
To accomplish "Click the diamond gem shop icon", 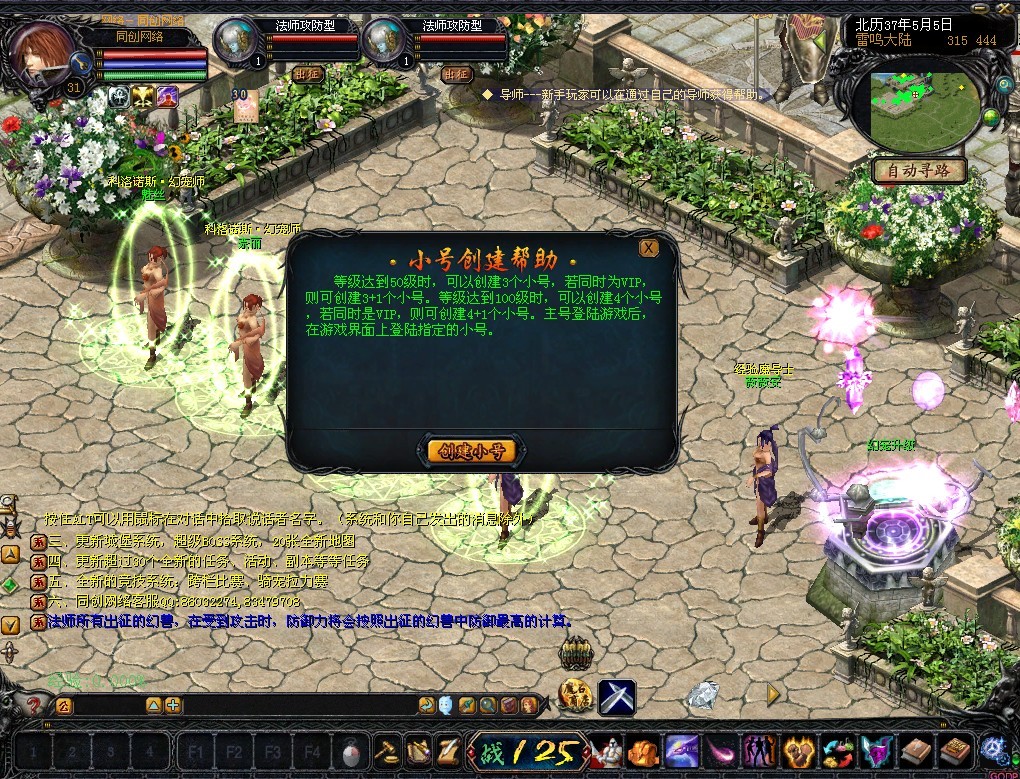I will pos(704,693).
